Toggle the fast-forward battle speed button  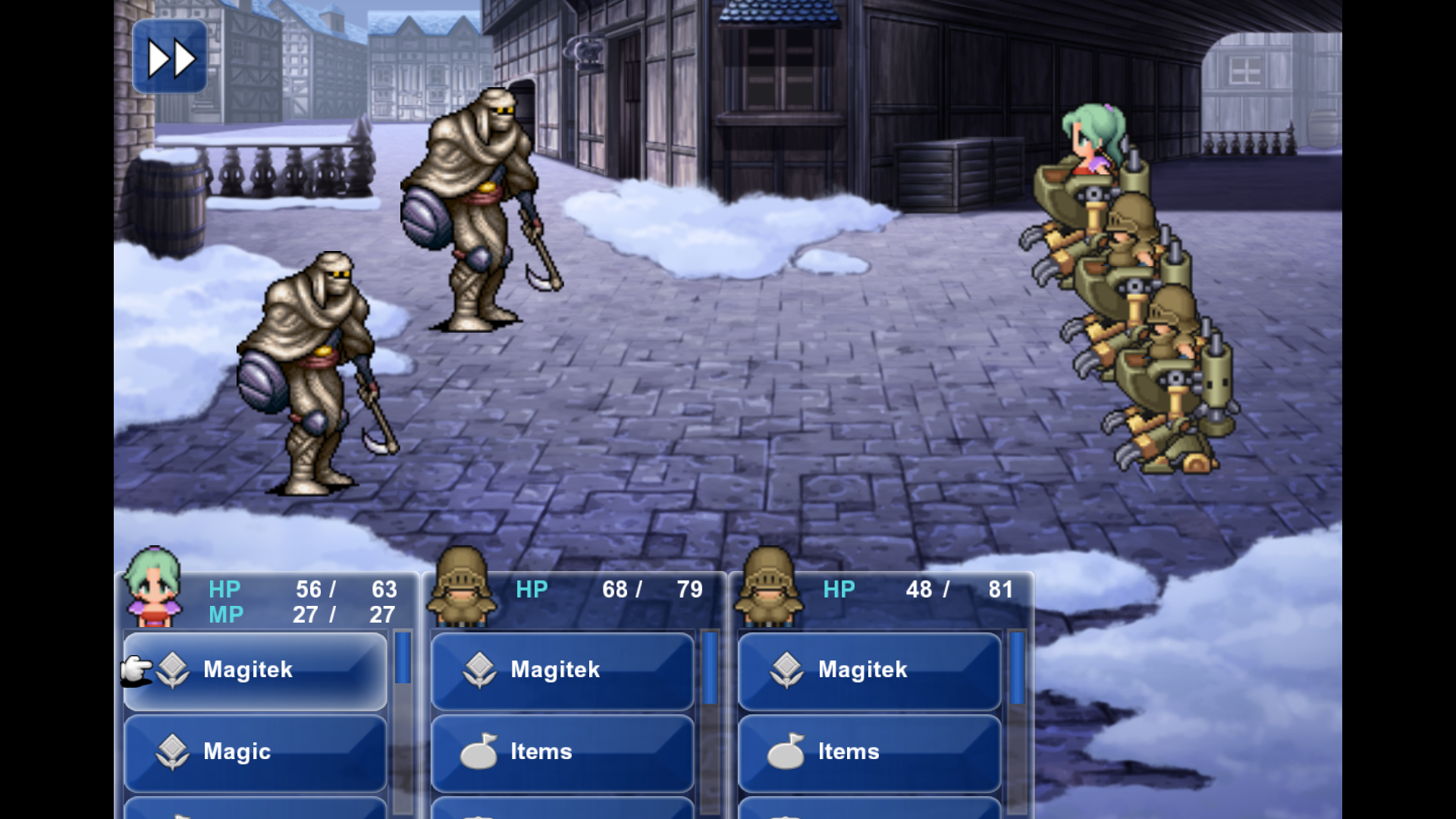(x=170, y=58)
